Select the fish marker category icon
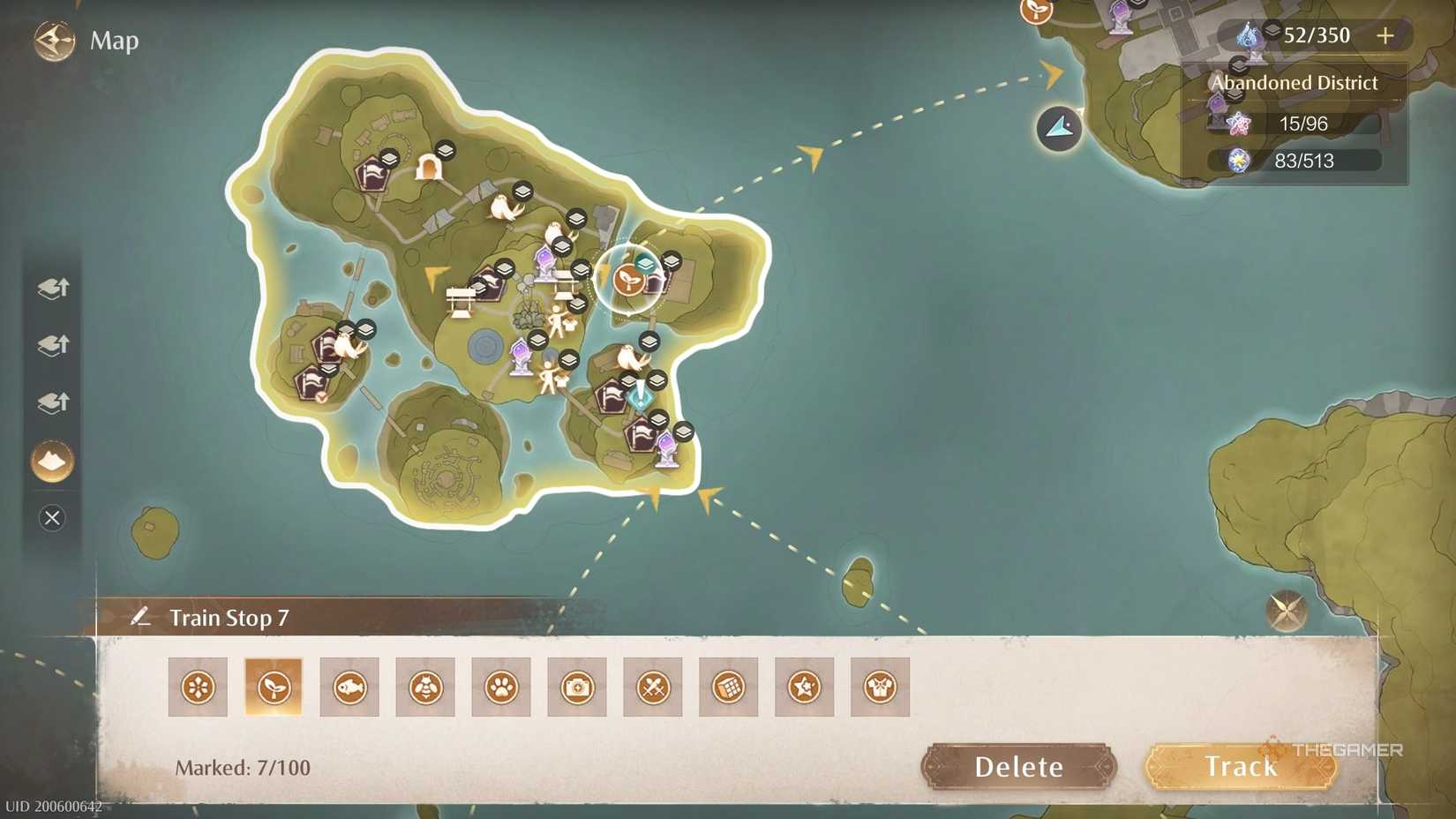Image resolution: width=1456 pixels, height=819 pixels. click(349, 687)
